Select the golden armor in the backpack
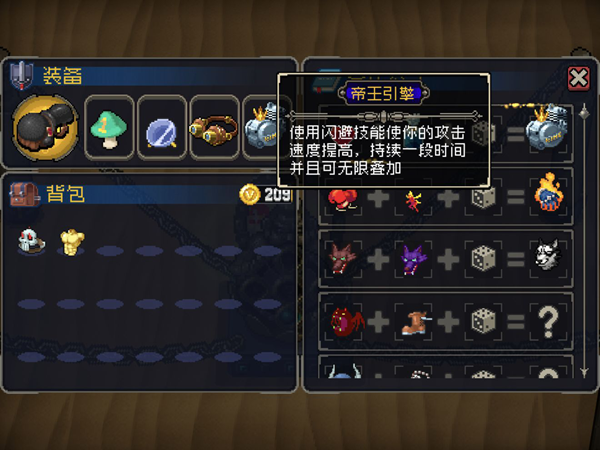600x450 pixels. point(70,239)
